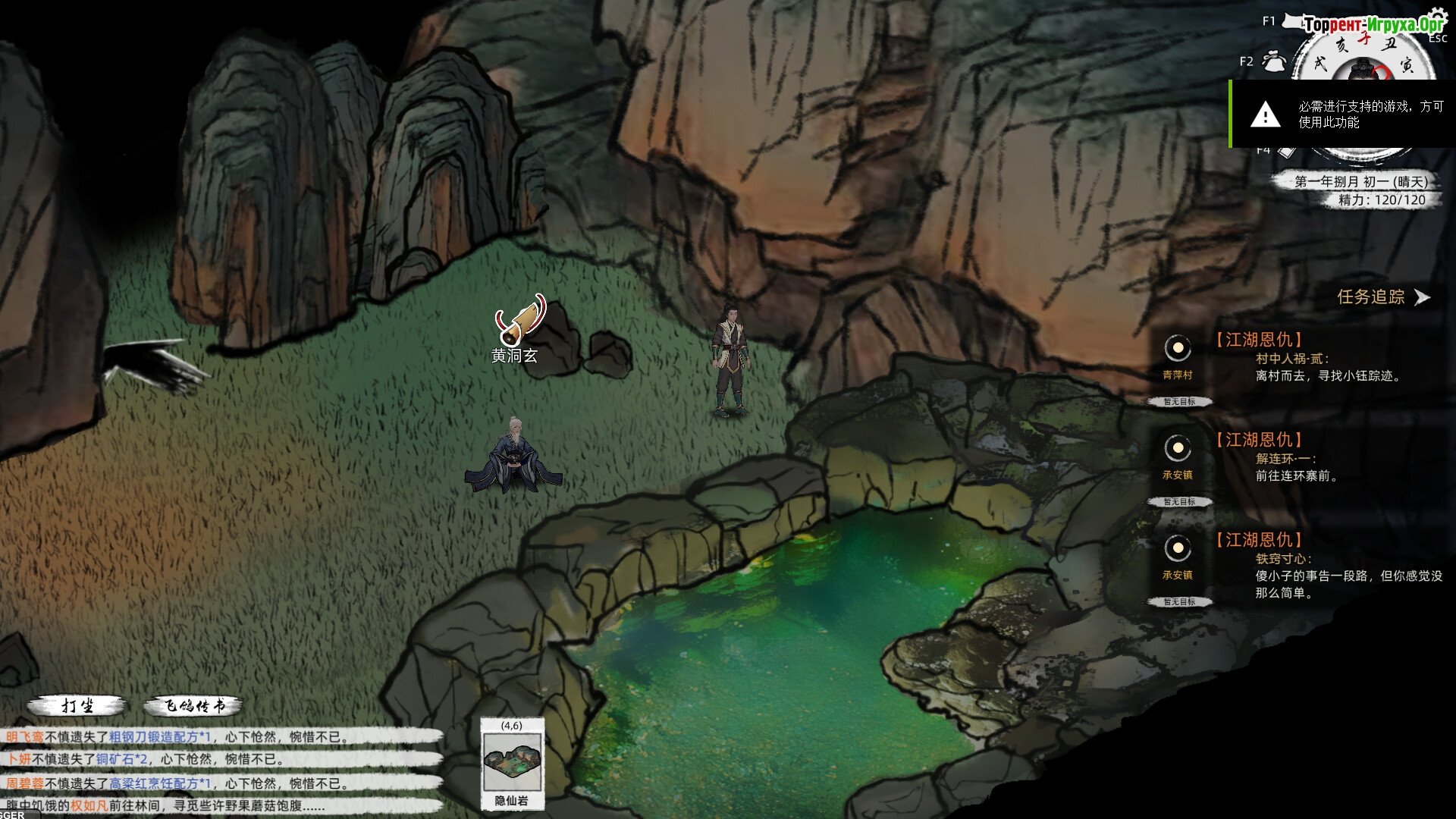The width and height of the screenshot is (1456, 819).
Task: Open the 飞鸽传书 pigeon mail button
Action: [194, 706]
